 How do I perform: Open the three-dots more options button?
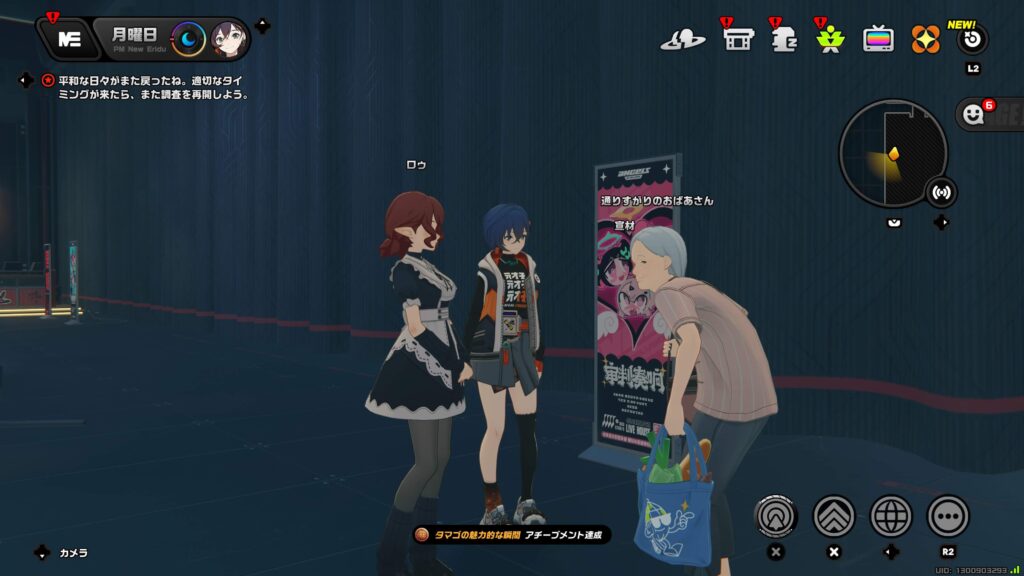click(948, 516)
